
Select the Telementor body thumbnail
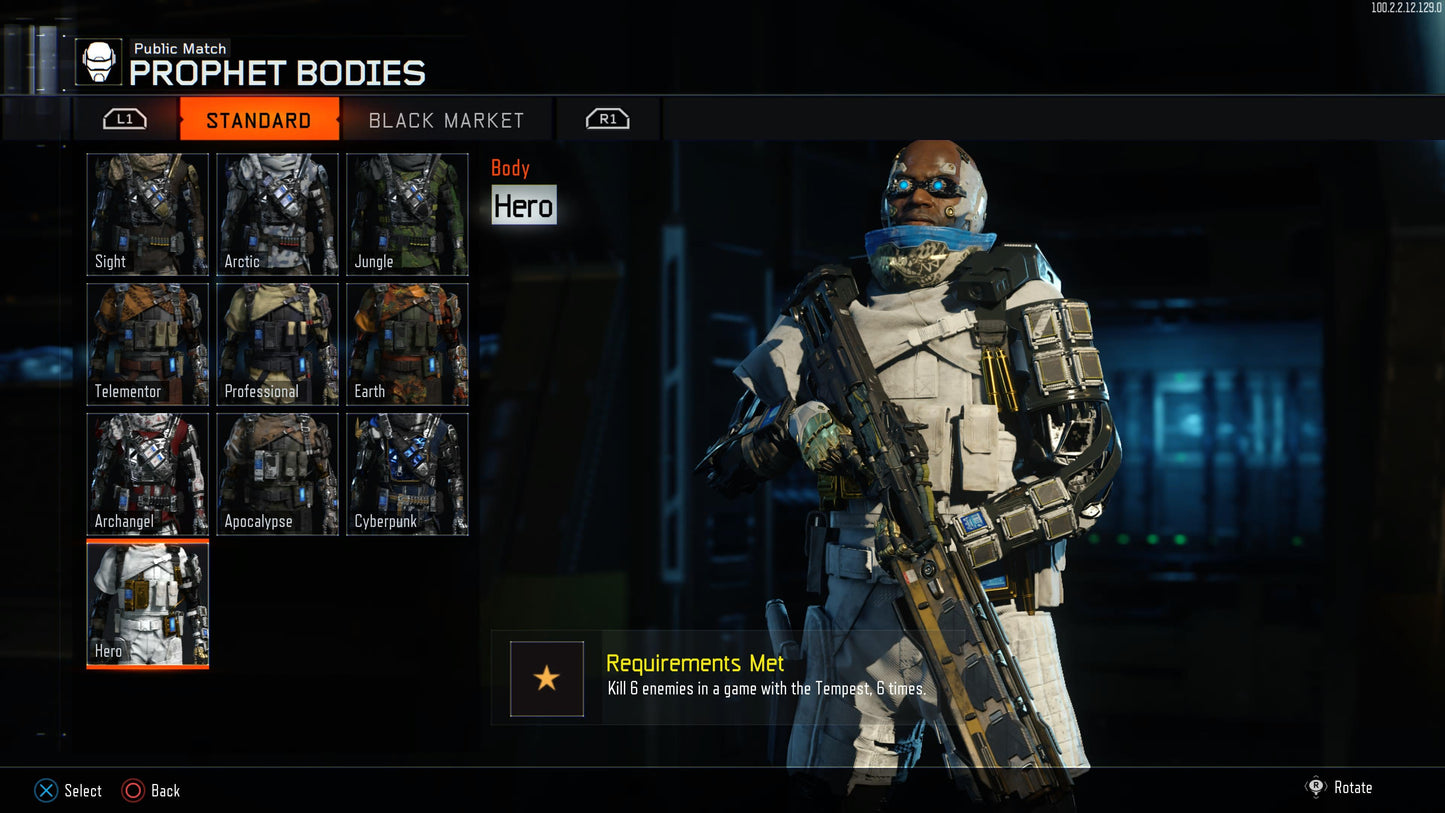148,344
